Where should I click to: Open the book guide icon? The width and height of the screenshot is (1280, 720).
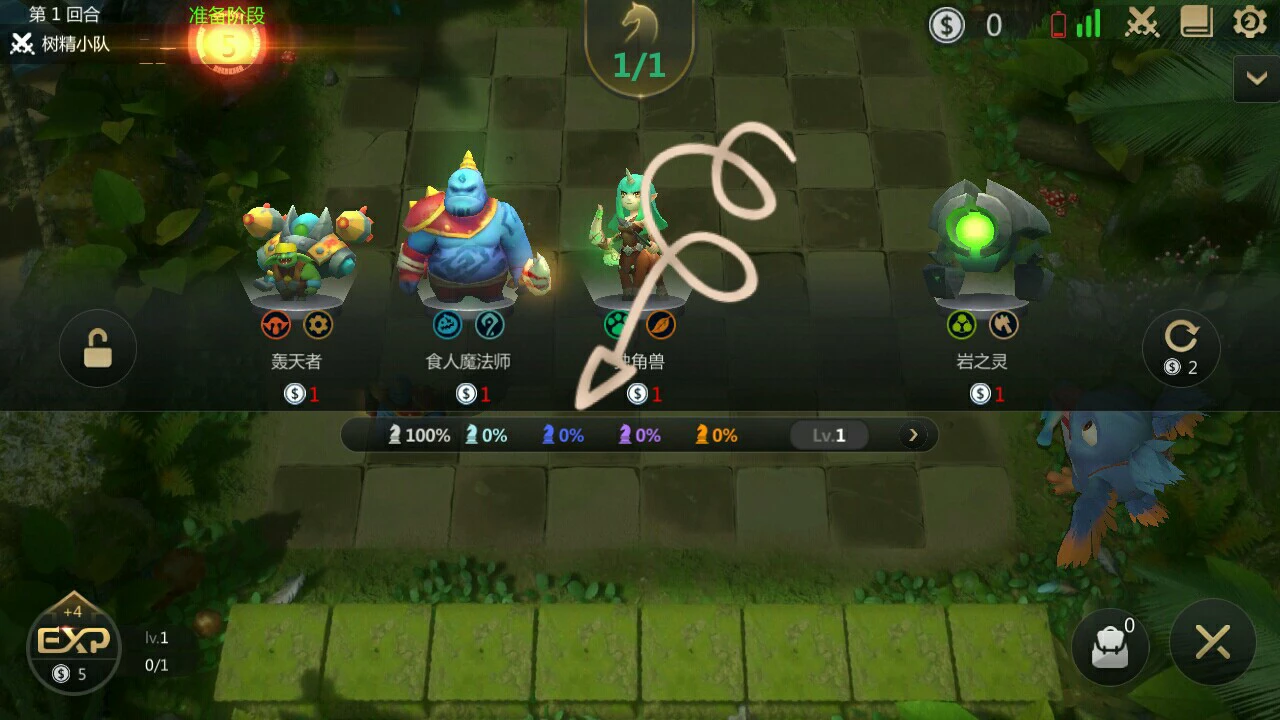point(1196,23)
